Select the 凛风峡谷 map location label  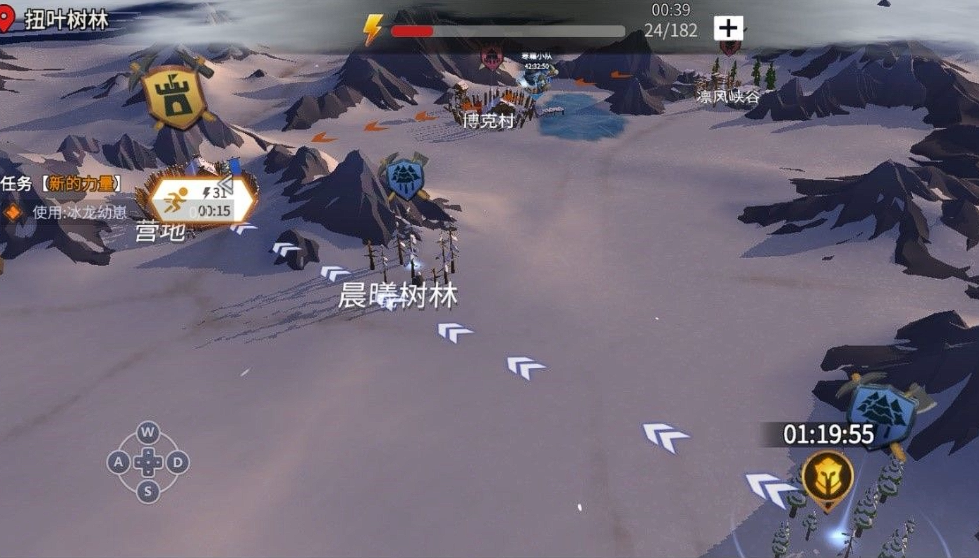pyautogui.click(x=728, y=97)
